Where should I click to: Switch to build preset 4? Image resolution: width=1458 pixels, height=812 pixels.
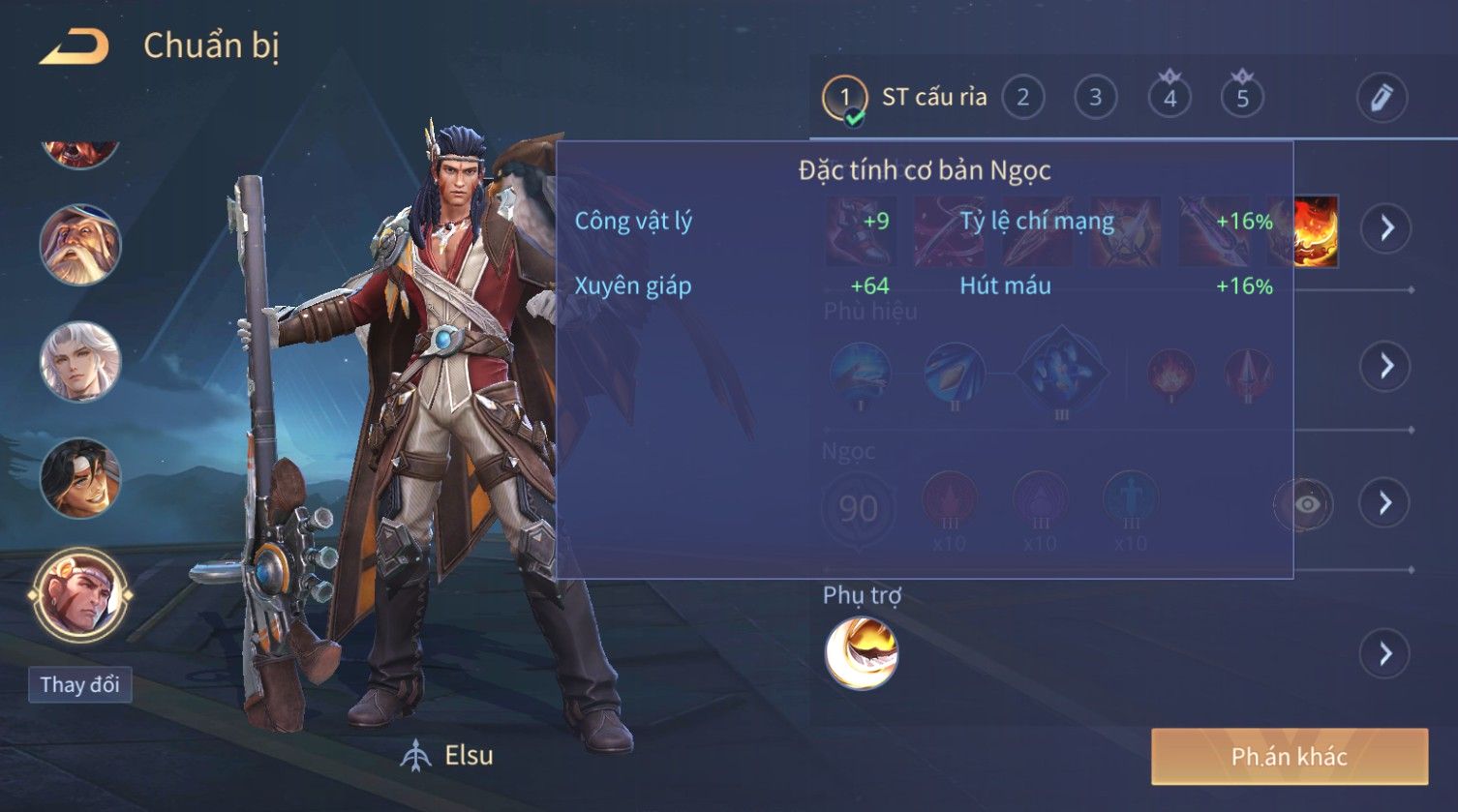pos(1169,98)
